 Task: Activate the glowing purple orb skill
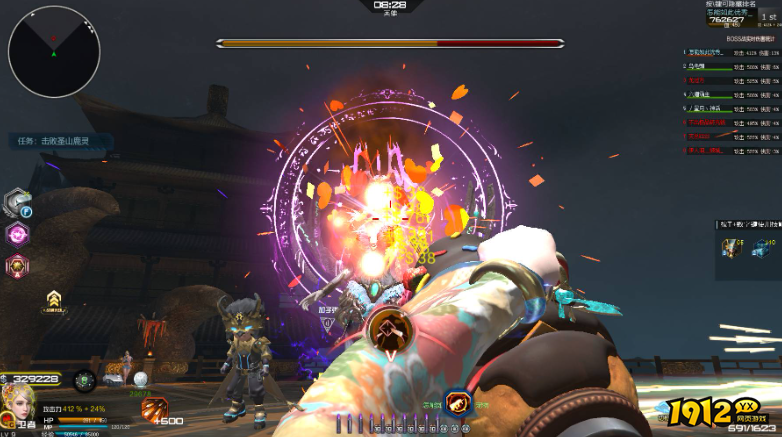pos(17,235)
